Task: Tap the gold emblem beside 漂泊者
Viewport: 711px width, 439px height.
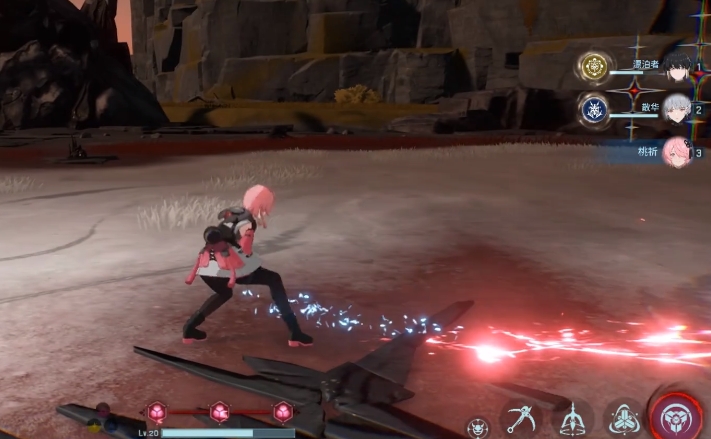Action: click(x=594, y=68)
